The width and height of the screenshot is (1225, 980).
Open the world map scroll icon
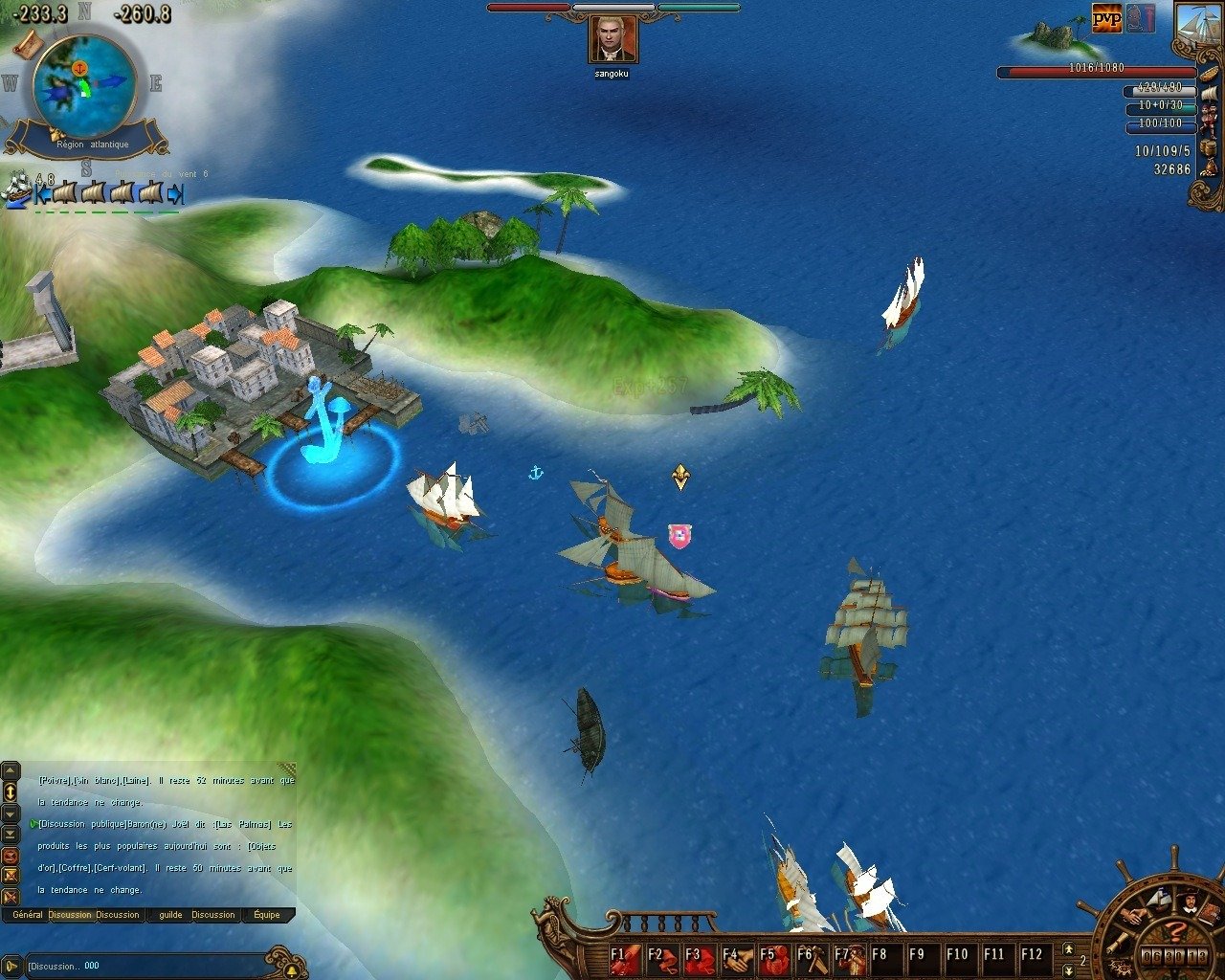click(x=27, y=43)
